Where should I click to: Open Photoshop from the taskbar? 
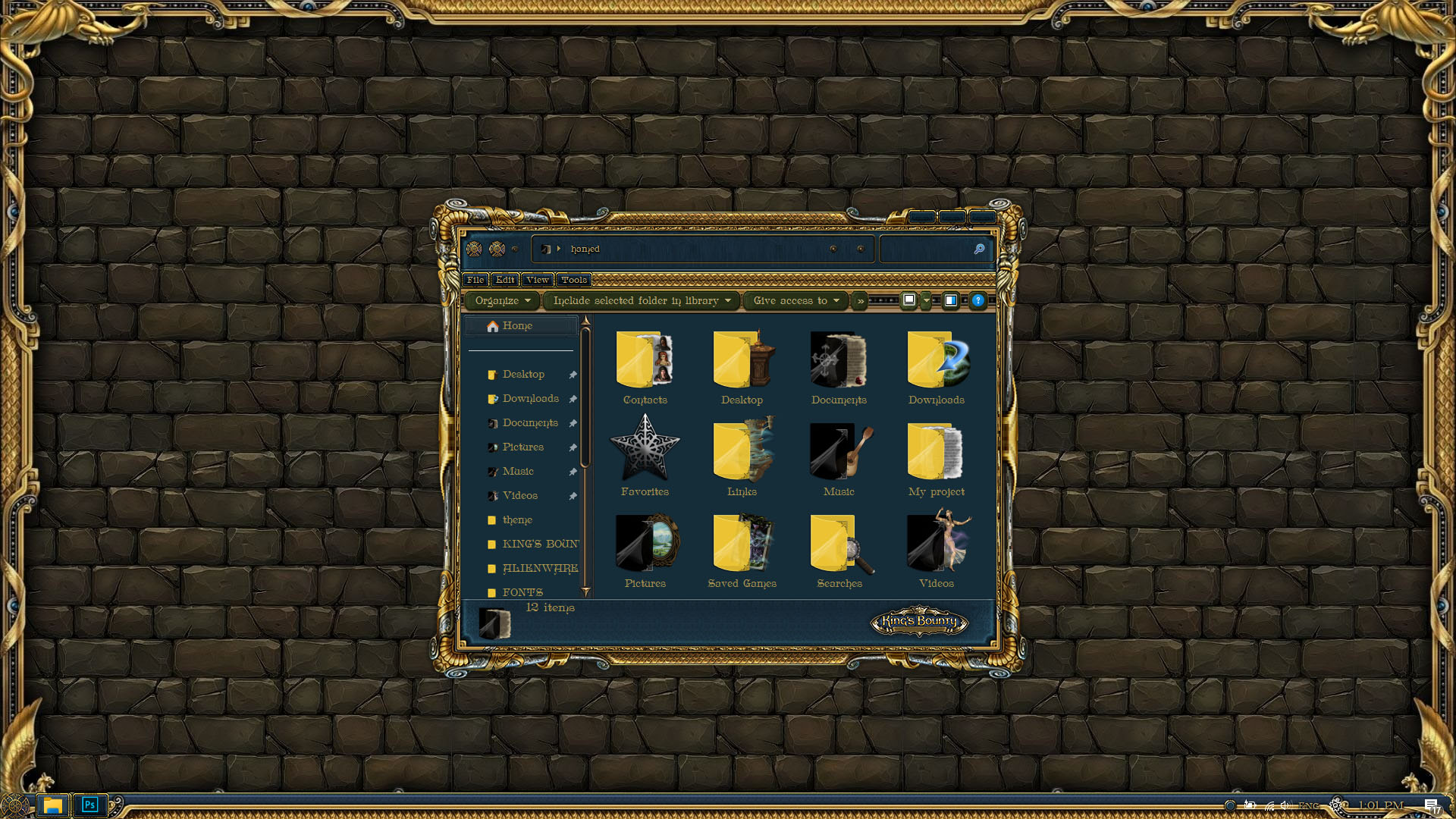coord(89,805)
